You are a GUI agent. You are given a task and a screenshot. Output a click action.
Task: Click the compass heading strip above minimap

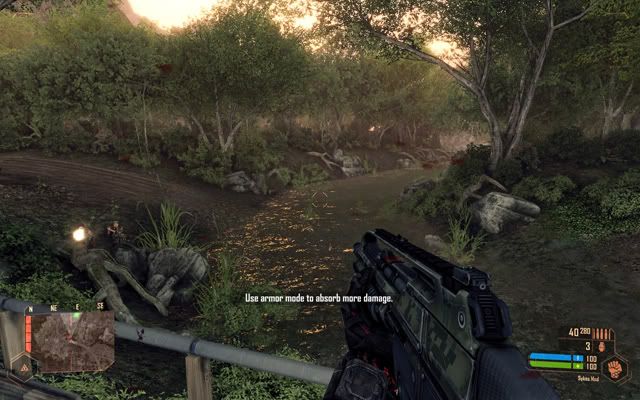tap(65, 307)
